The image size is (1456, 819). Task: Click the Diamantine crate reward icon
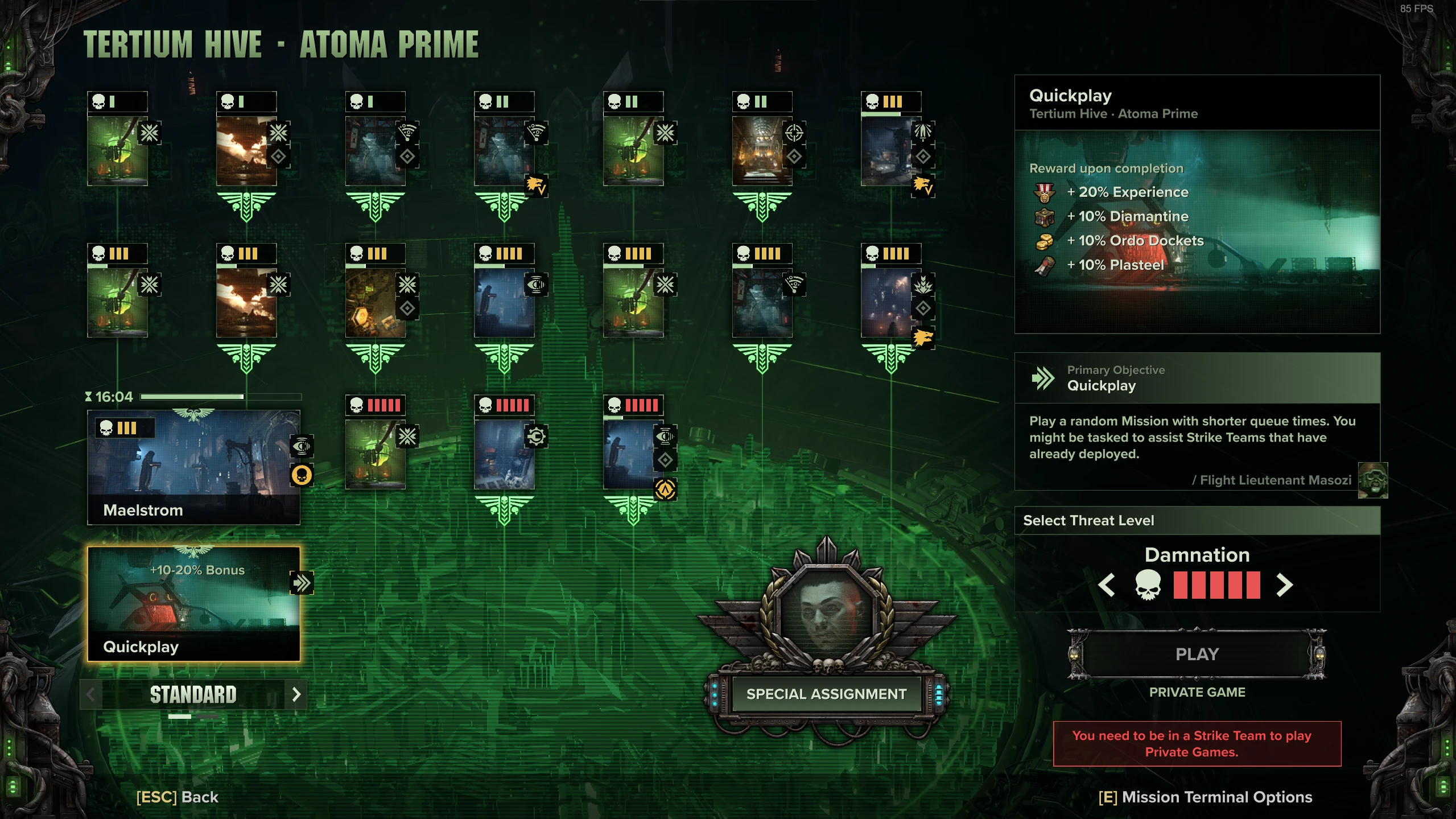tap(1046, 216)
